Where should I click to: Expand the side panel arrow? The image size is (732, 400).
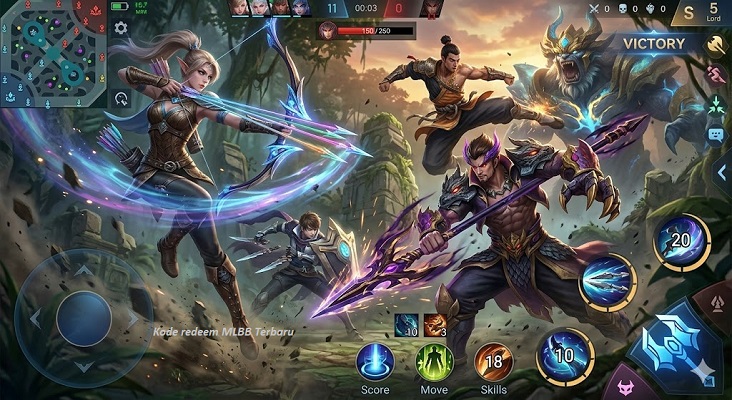721,172
